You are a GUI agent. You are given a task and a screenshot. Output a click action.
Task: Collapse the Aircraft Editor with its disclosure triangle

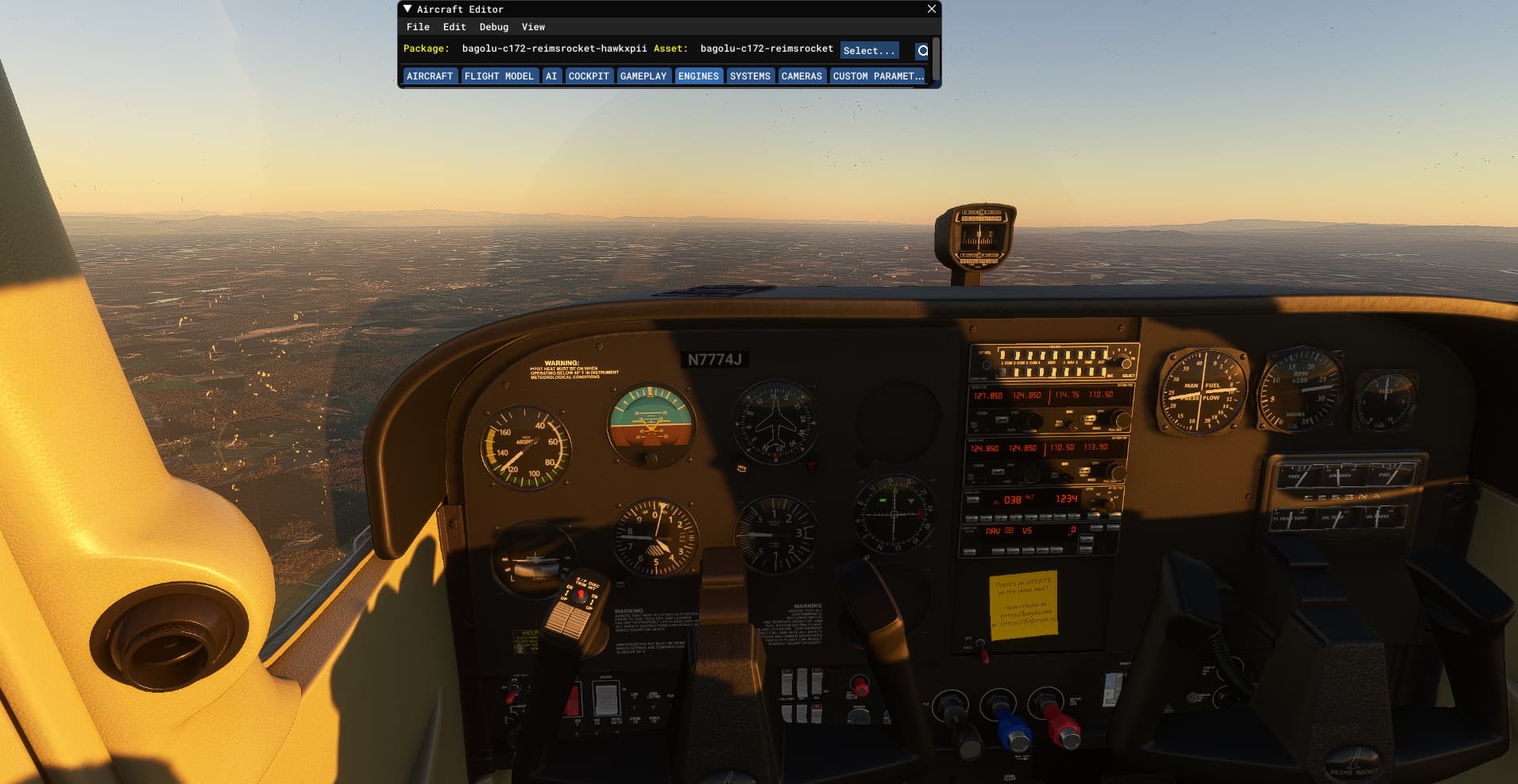(x=408, y=9)
